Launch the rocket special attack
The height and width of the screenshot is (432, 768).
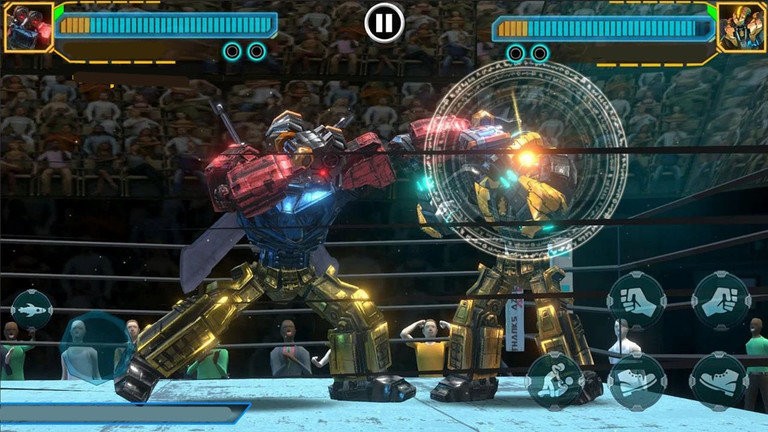pyautogui.click(x=32, y=310)
